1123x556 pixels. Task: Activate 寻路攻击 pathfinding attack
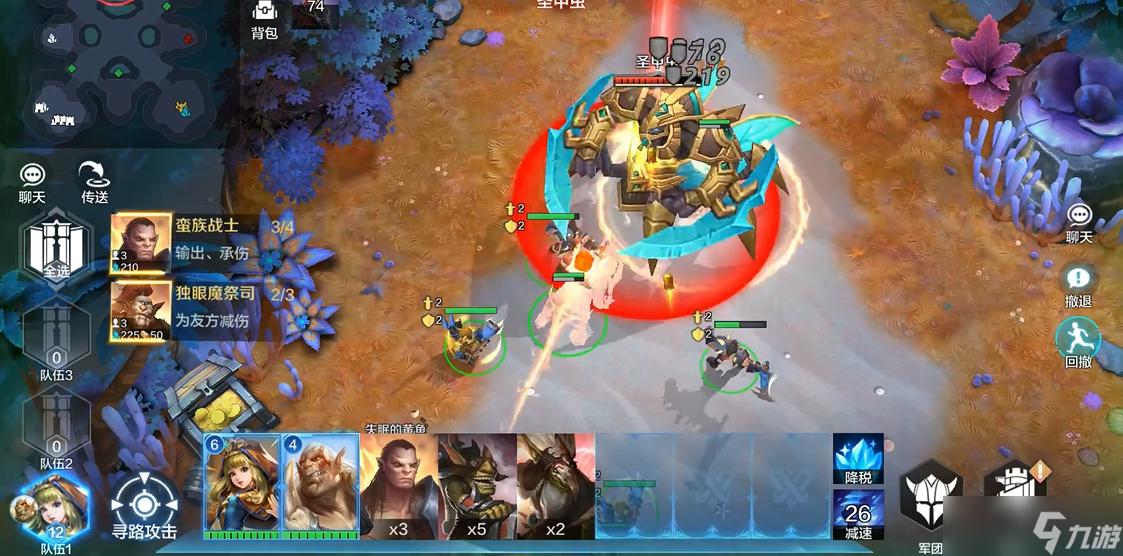coord(144,507)
